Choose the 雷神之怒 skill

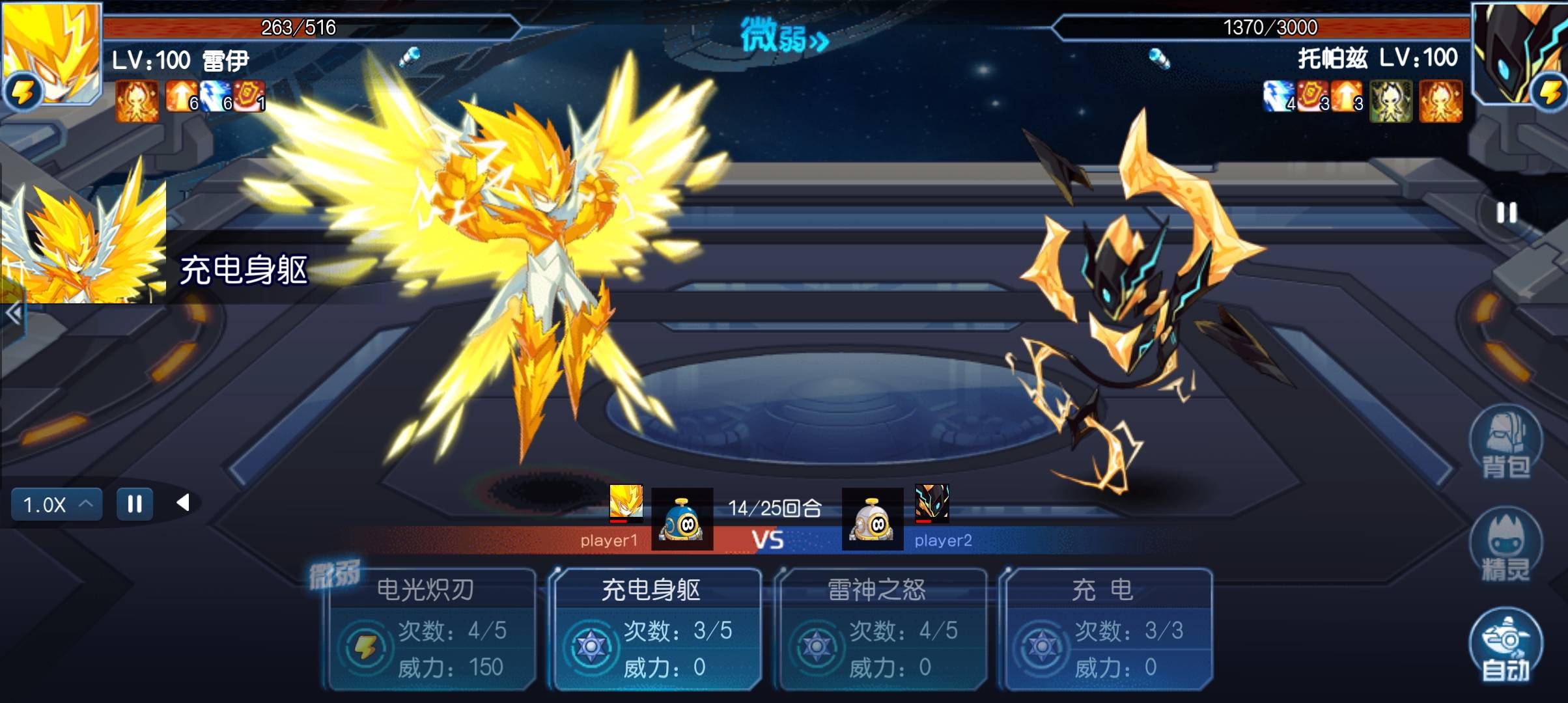[x=882, y=629]
